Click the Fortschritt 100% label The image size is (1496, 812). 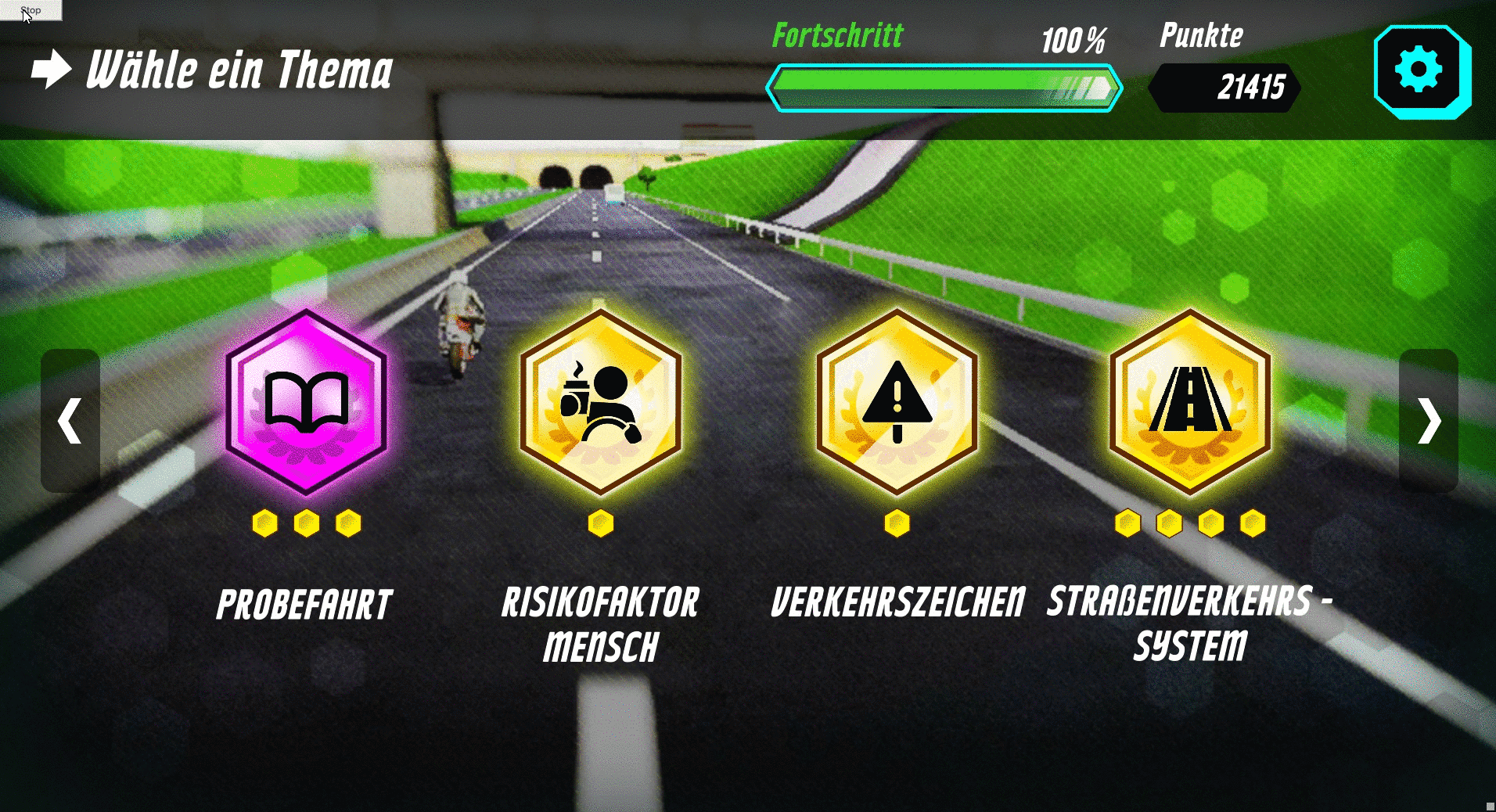pos(837,35)
